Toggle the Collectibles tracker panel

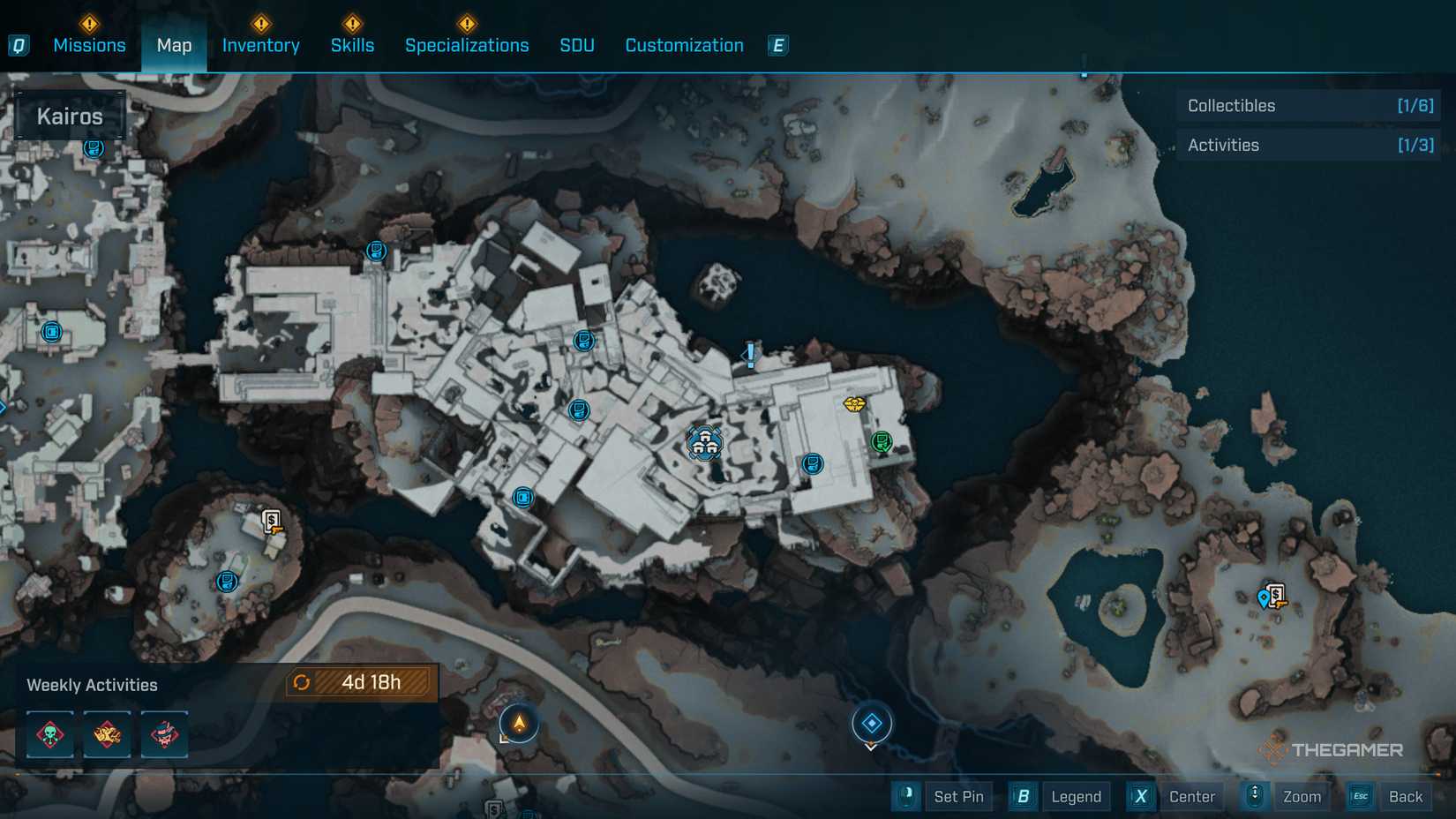[x=1309, y=105]
